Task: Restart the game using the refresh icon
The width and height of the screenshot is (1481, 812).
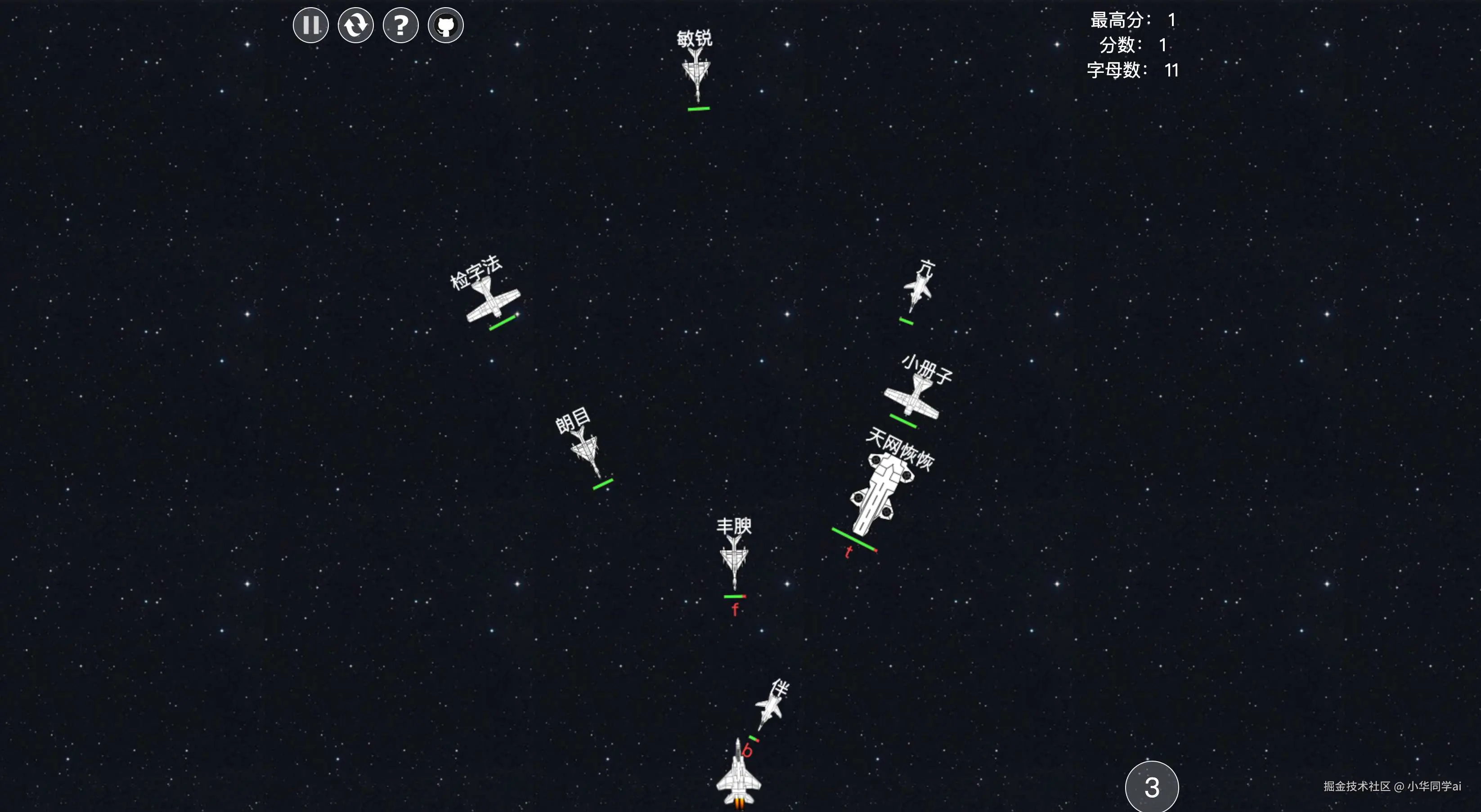Action: click(355, 25)
